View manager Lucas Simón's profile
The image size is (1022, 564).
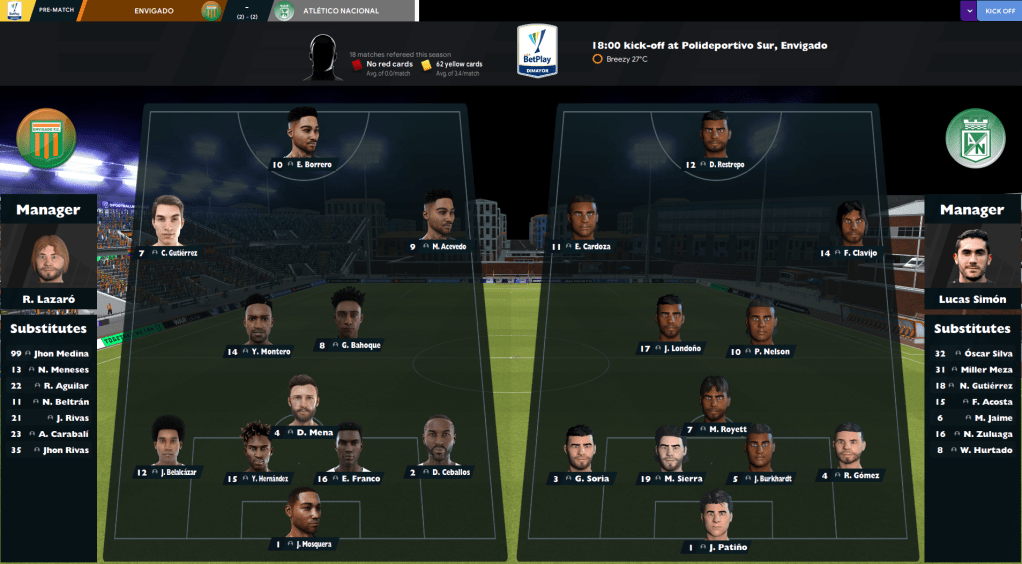tap(972, 260)
